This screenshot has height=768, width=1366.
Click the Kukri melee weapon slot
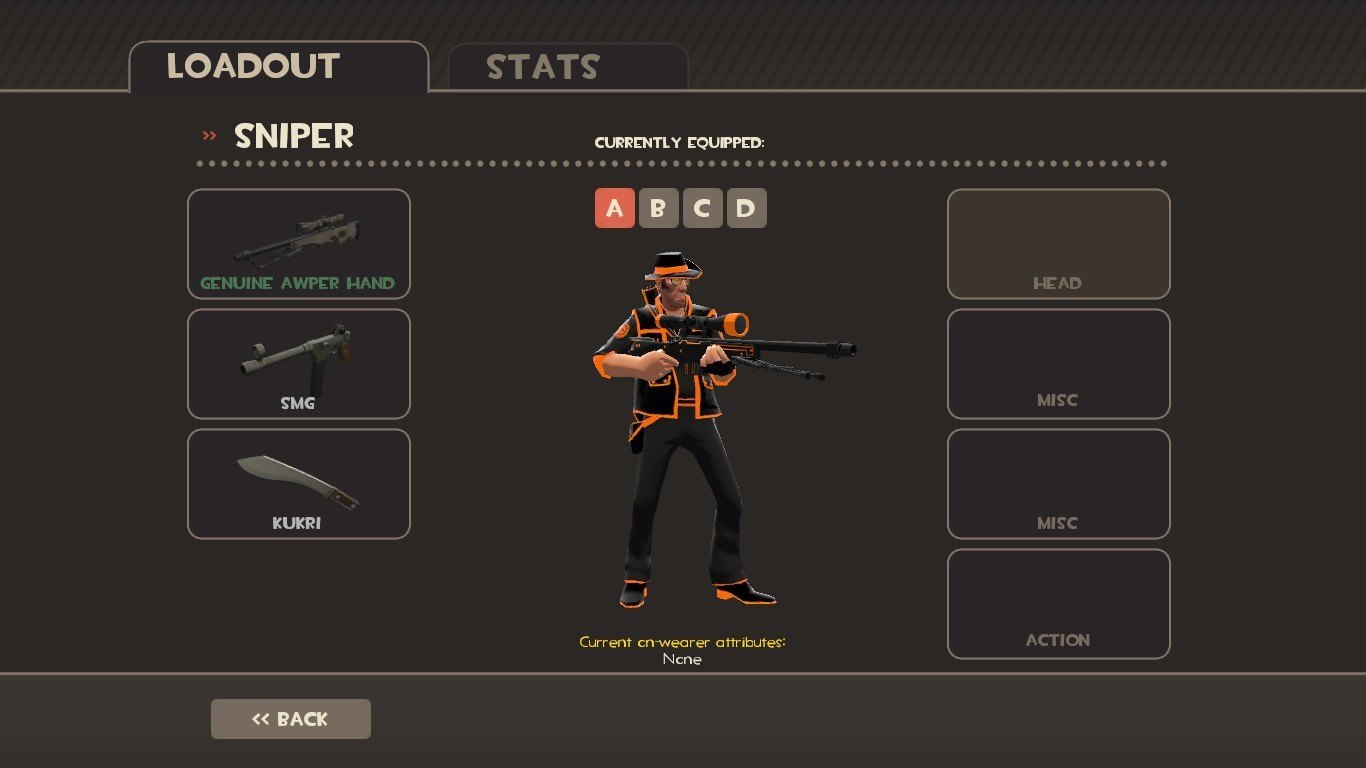[x=298, y=484]
